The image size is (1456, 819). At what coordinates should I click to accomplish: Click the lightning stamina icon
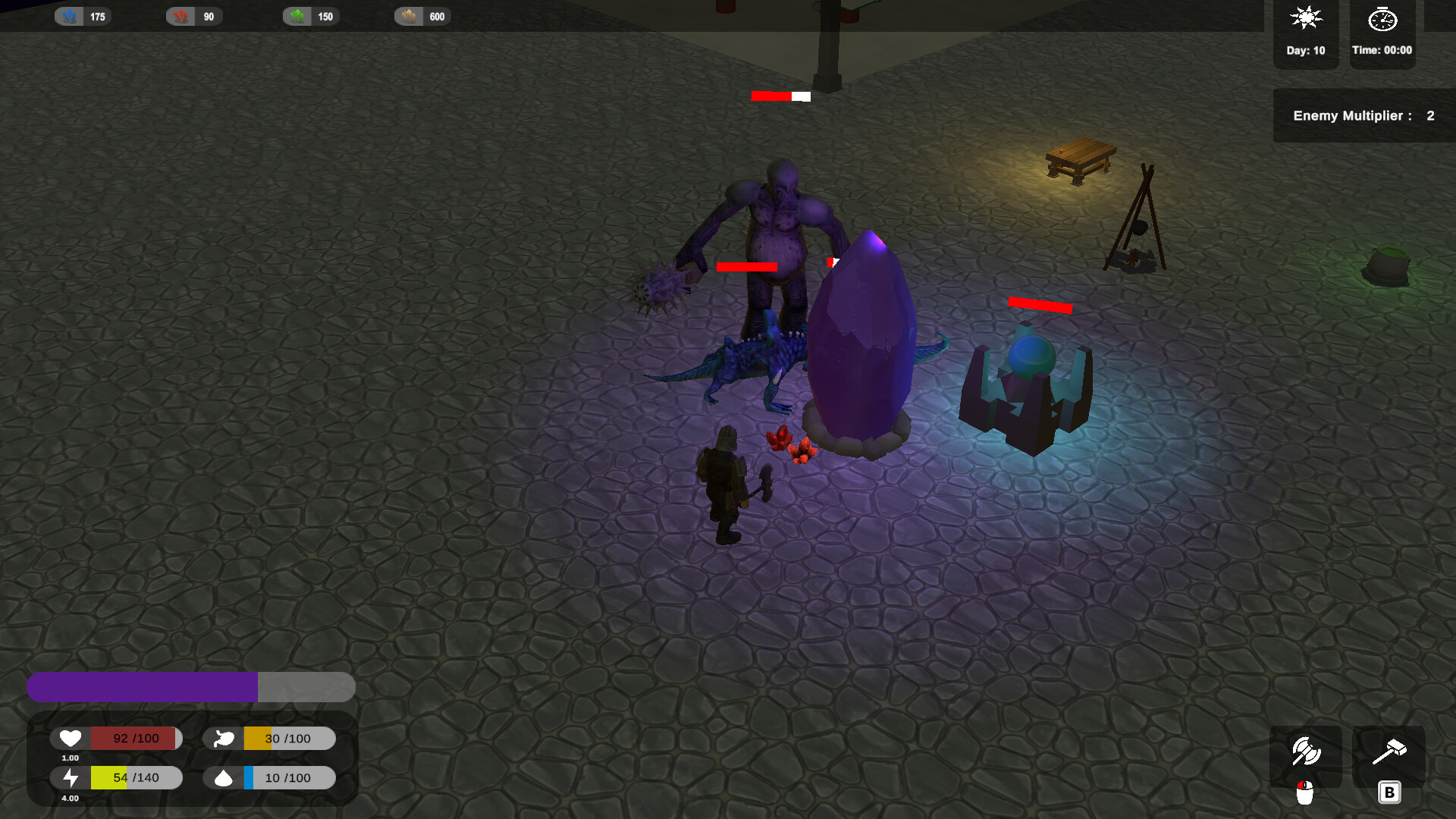(x=71, y=777)
